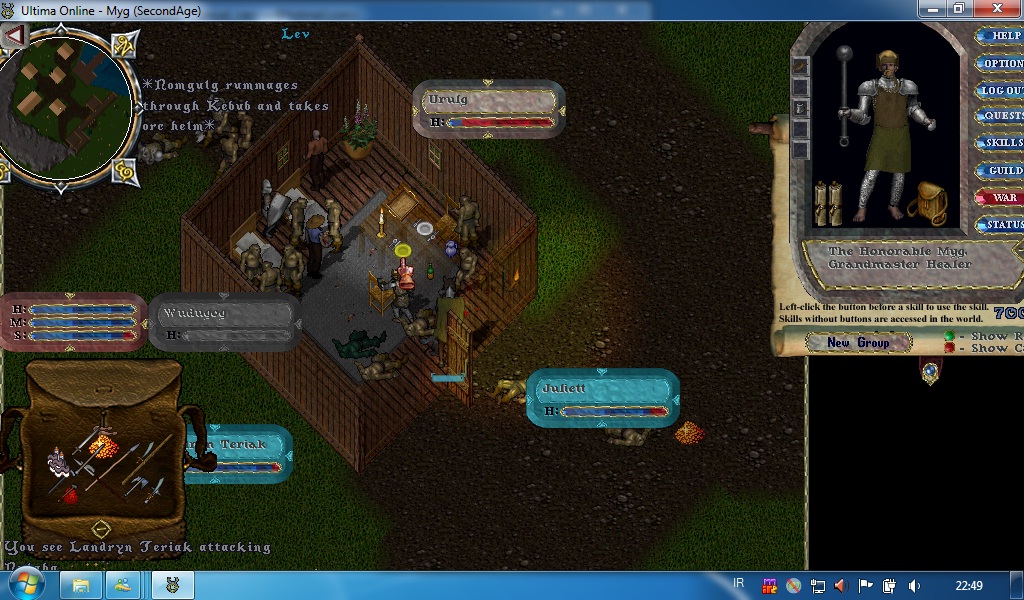Image resolution: width=1024 pixels, height=600 pixels.
Task: Pick the candelabra item in backpack
Action: [59, 461]
